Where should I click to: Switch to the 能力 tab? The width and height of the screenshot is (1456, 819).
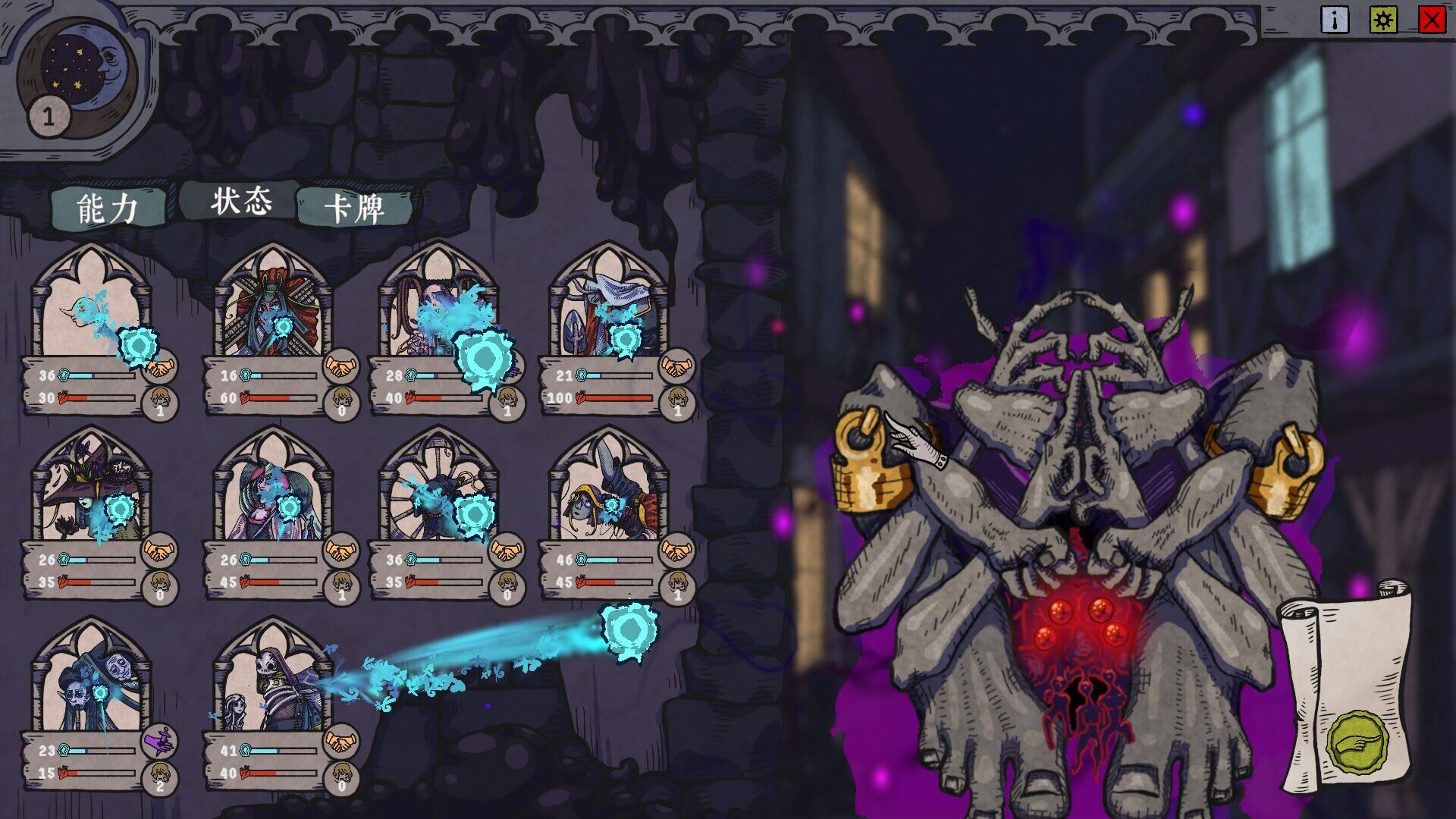pos(108,208)
